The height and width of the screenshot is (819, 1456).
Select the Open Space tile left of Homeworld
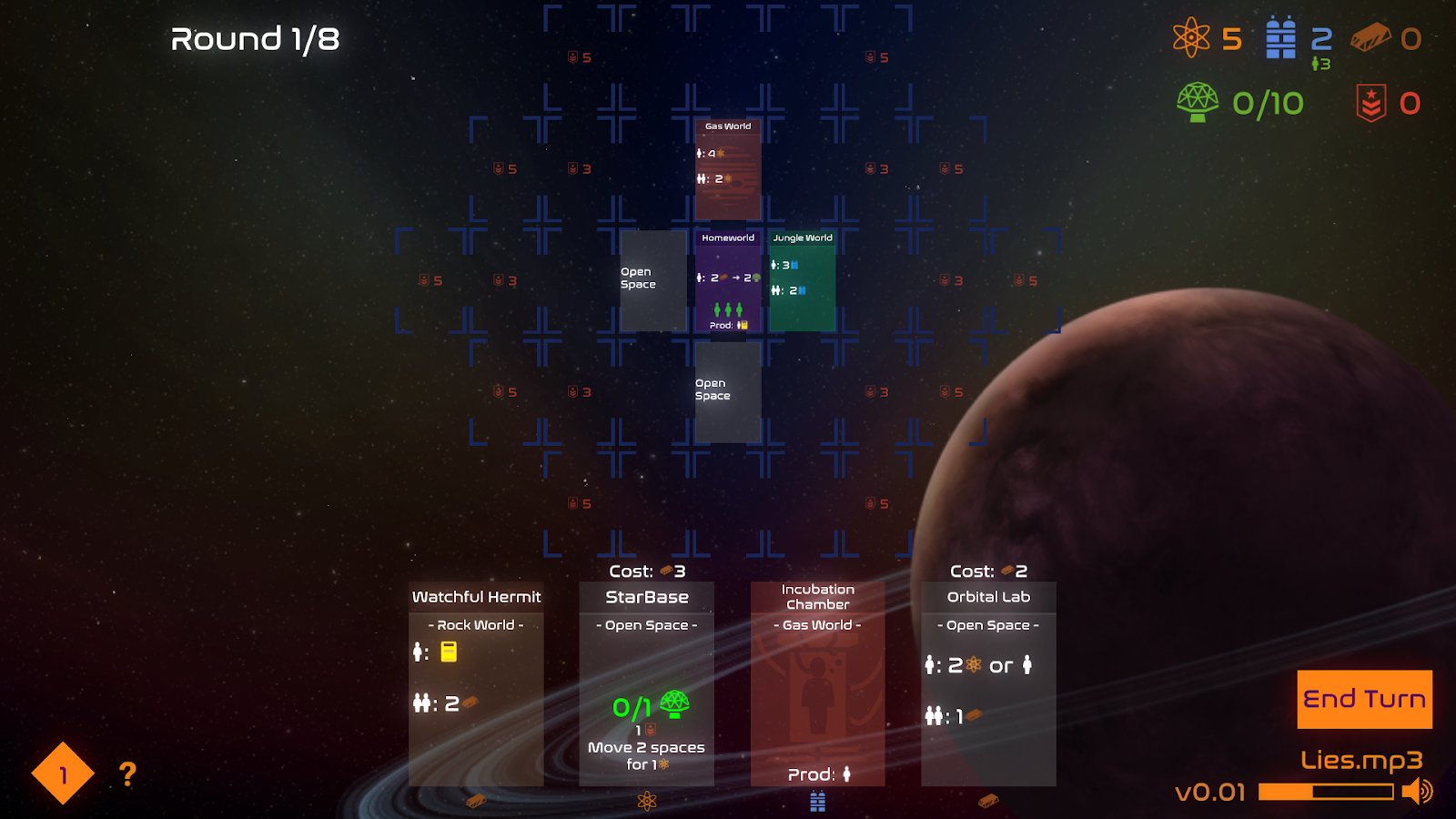[653, 280]
